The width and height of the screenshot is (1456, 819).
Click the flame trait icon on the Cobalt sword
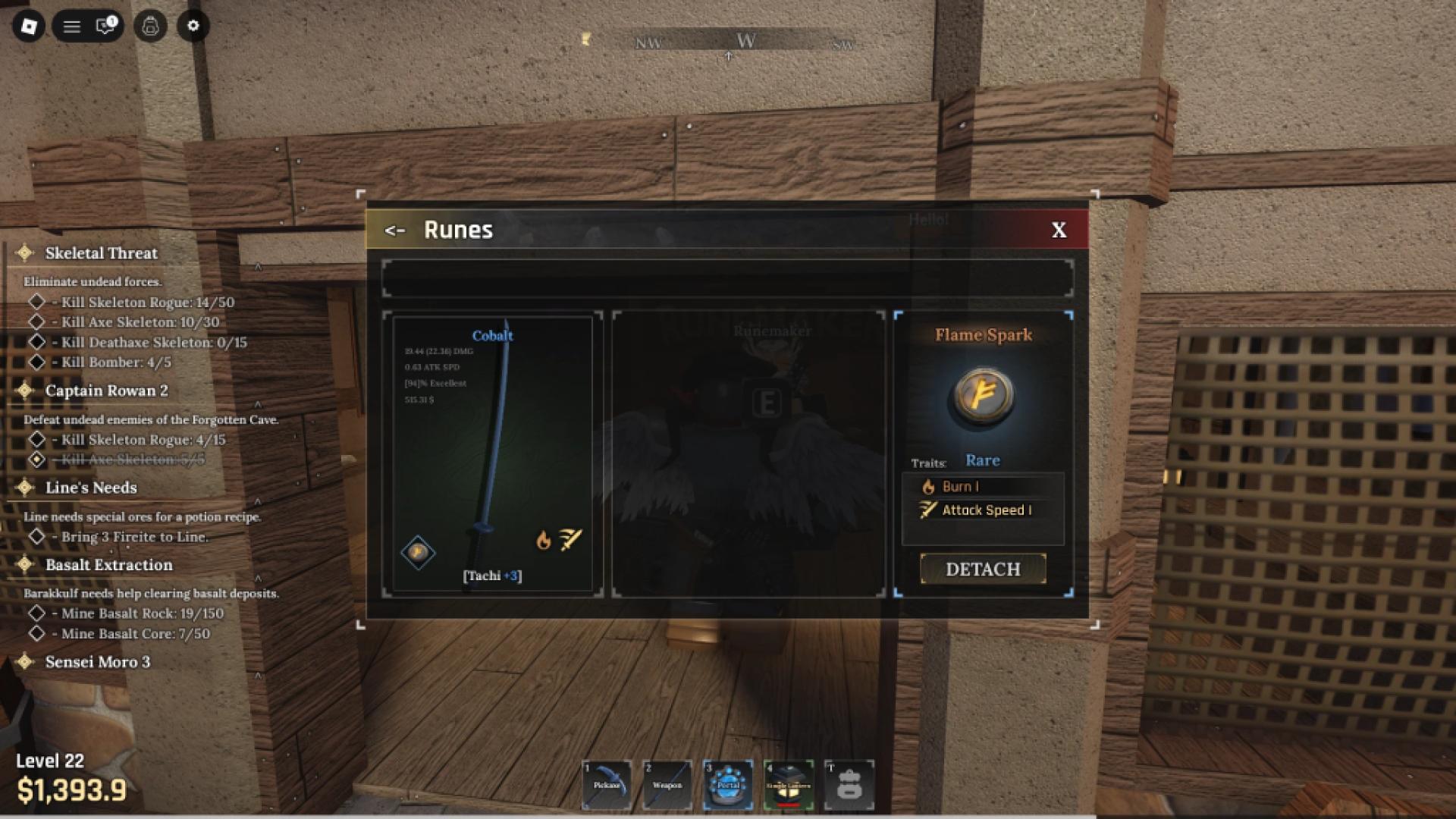[543, 540]
